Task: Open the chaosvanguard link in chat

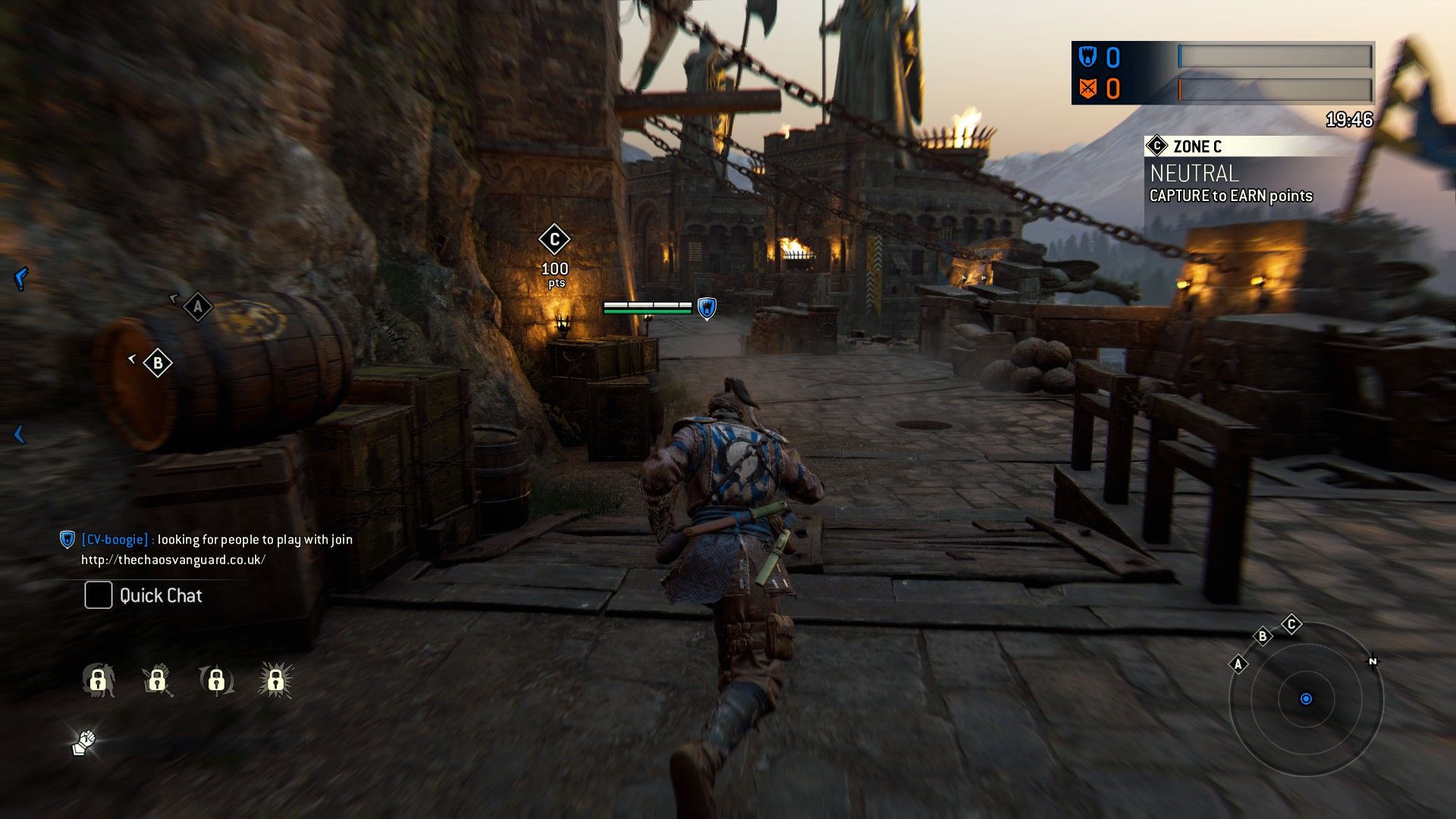Action: click(173, 560)
